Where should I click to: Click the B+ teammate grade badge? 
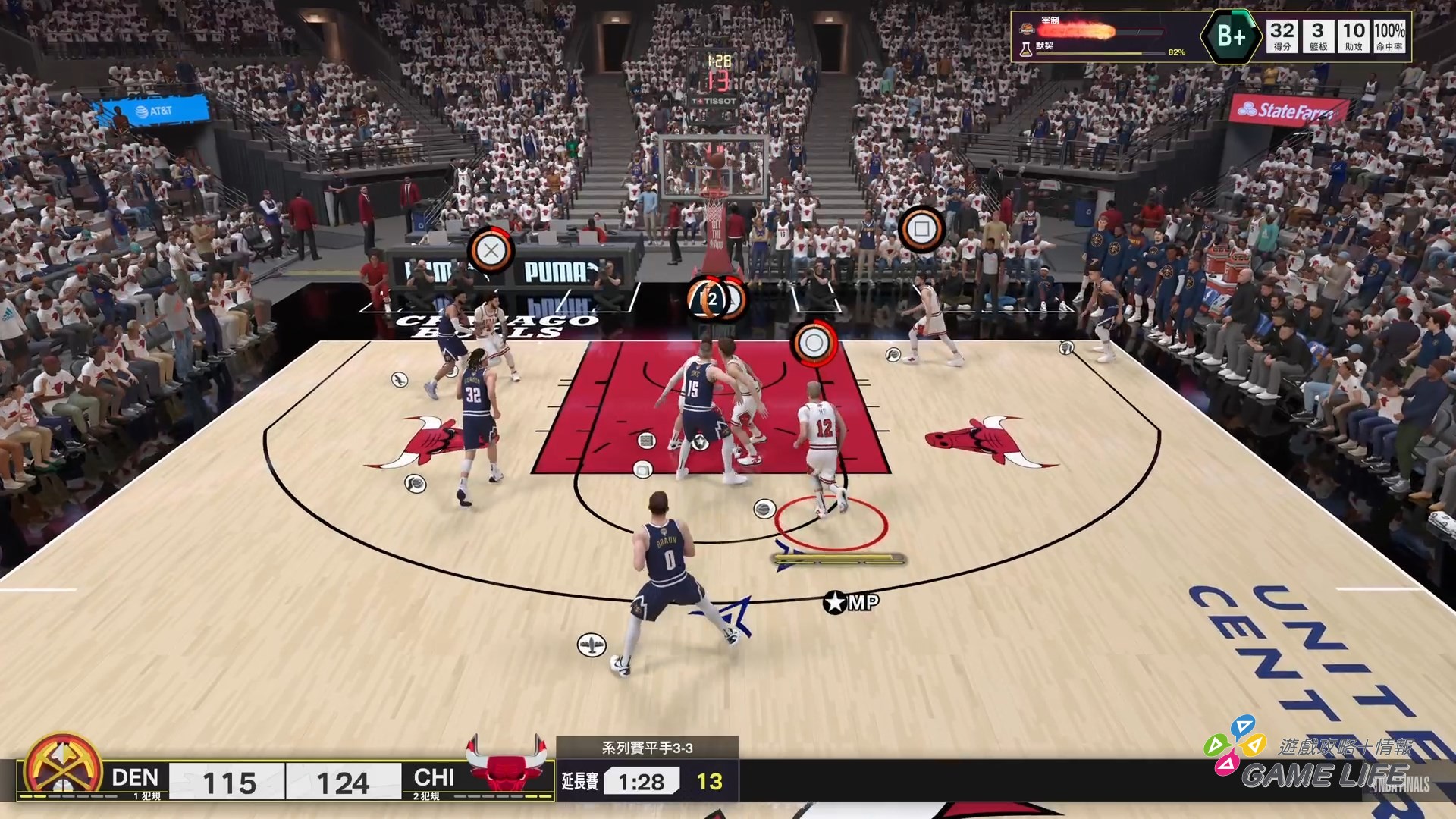[1230, 36]
